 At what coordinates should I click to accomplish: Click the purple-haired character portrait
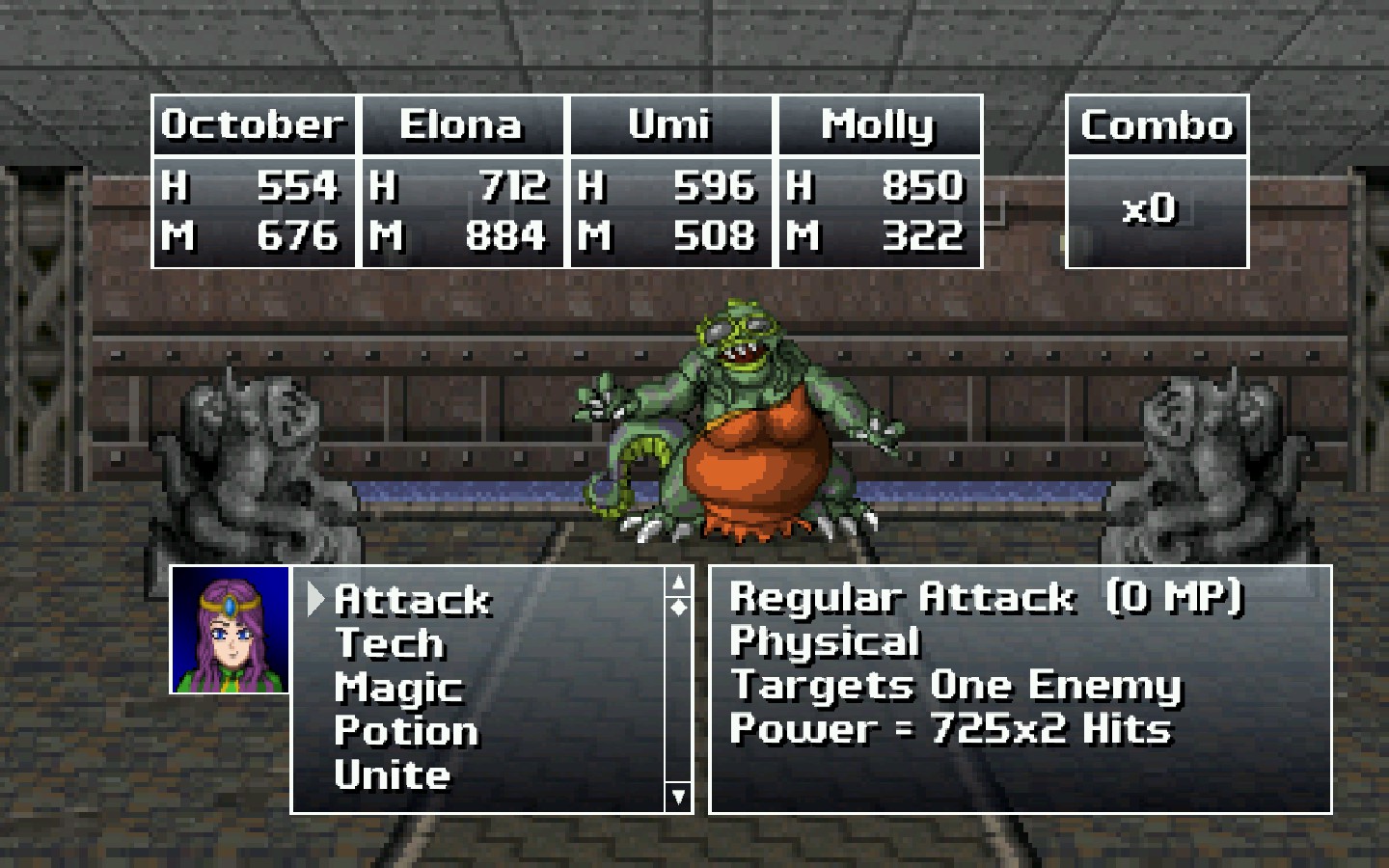(x=231, y=630)
